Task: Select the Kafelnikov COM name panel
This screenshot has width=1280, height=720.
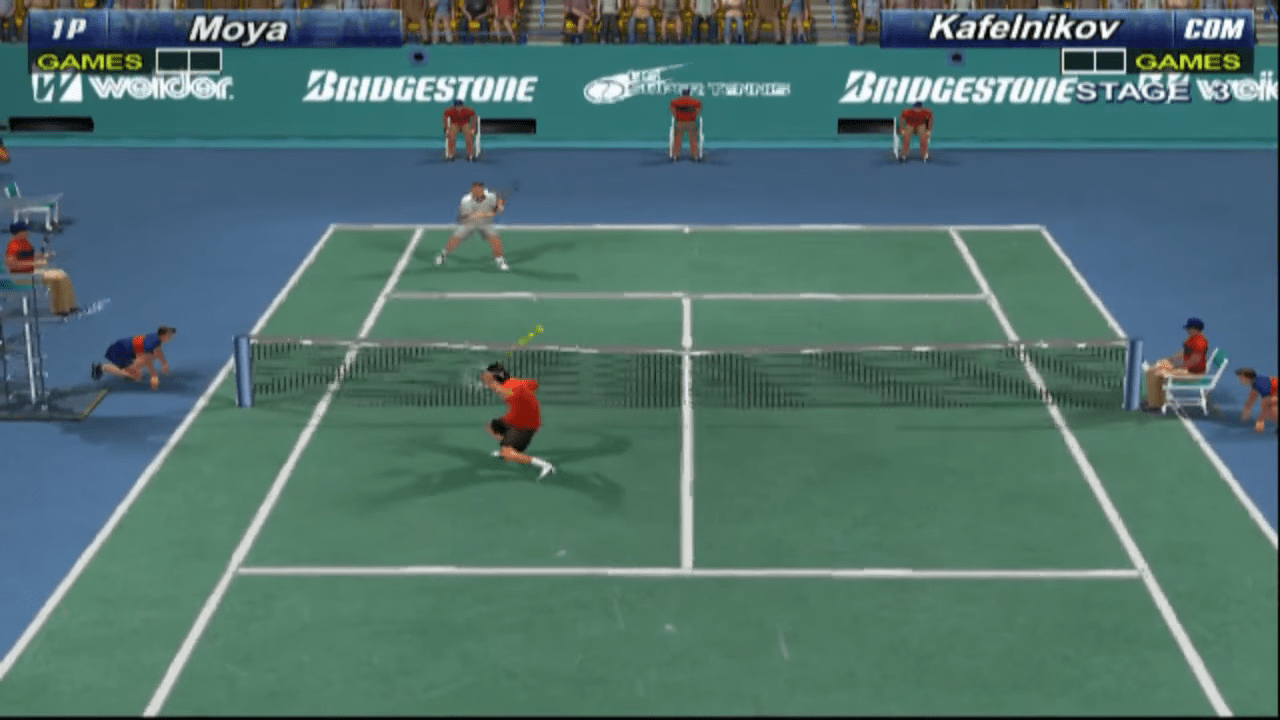Action: click(x=1066, y=29)
